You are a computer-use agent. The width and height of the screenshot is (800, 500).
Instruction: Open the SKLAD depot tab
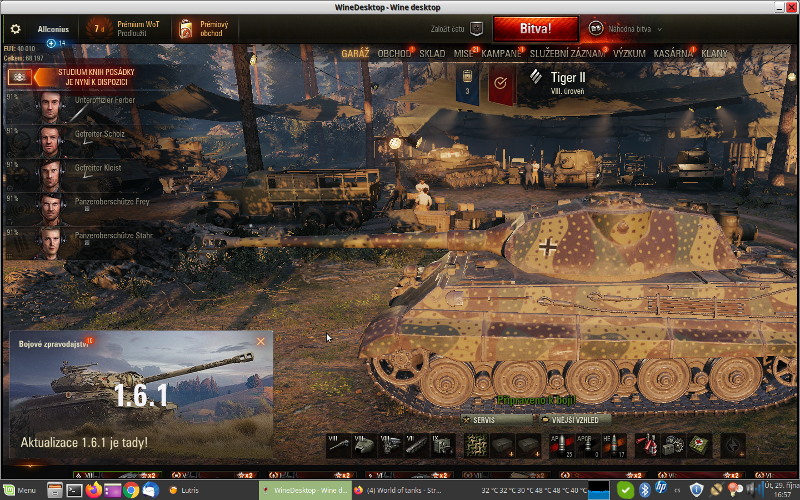click(432, 52)
